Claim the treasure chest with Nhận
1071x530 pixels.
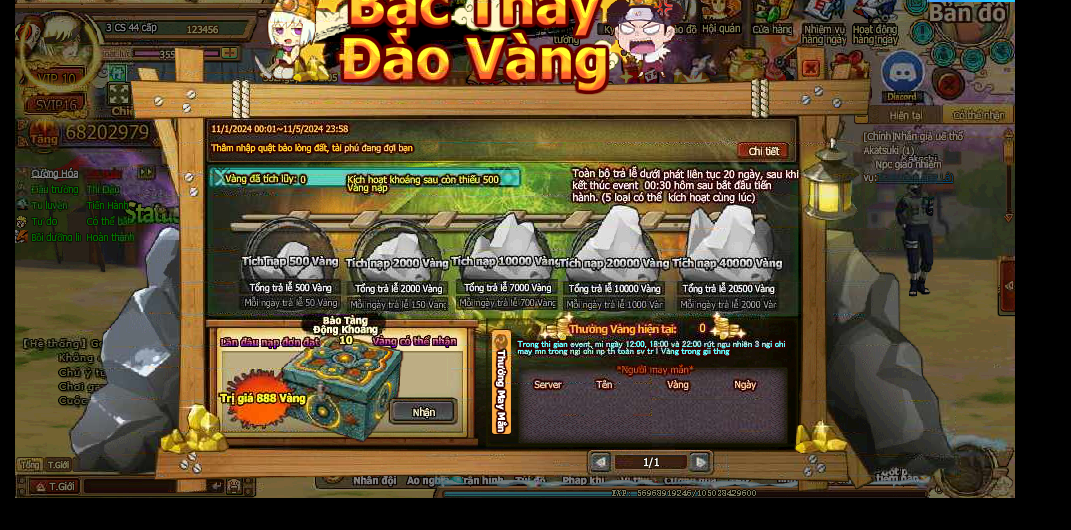tap(423, 411)
